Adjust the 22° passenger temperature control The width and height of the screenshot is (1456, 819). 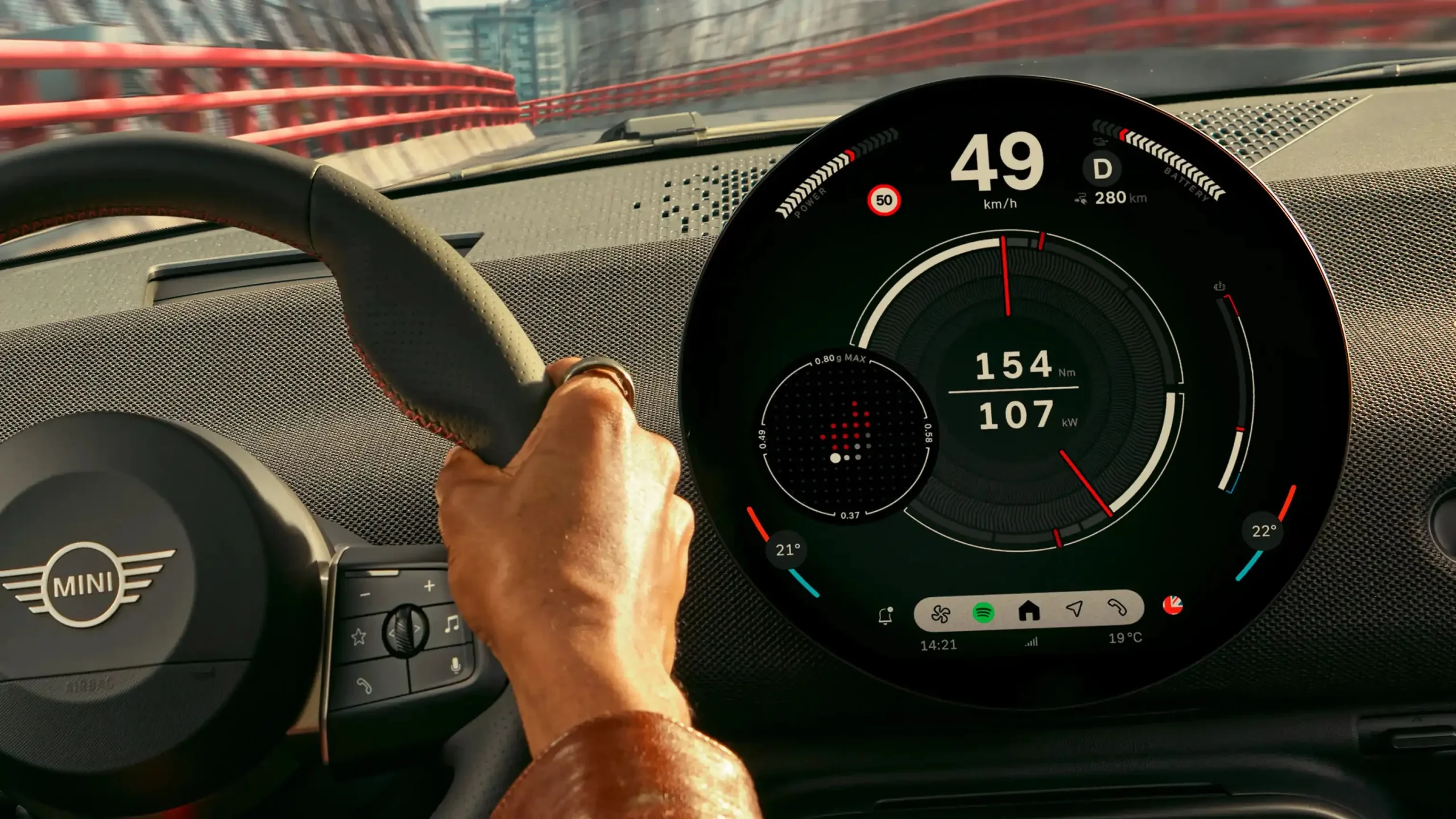point(1264,531)
